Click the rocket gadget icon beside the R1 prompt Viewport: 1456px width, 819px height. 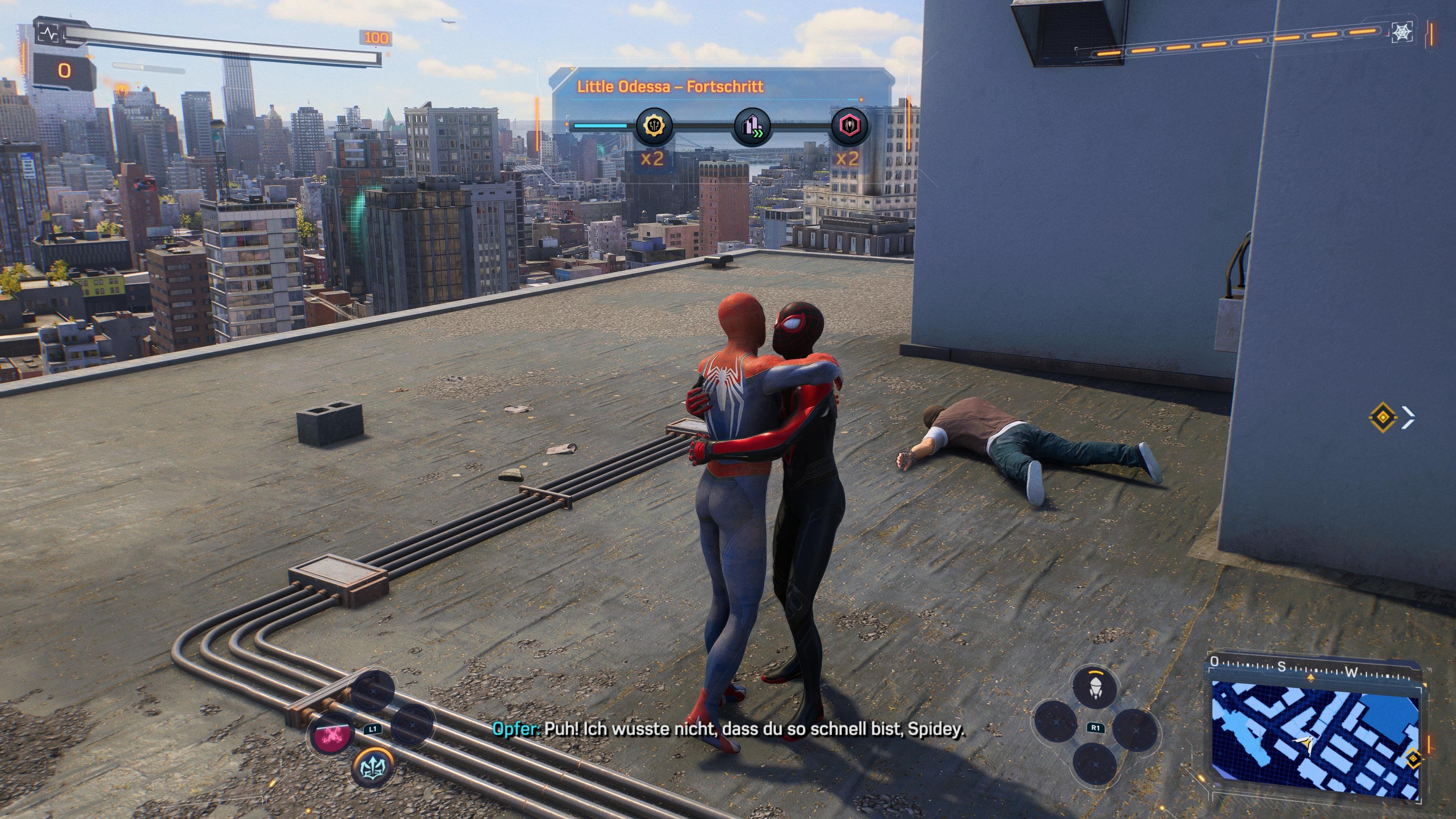coord(1095,689)
